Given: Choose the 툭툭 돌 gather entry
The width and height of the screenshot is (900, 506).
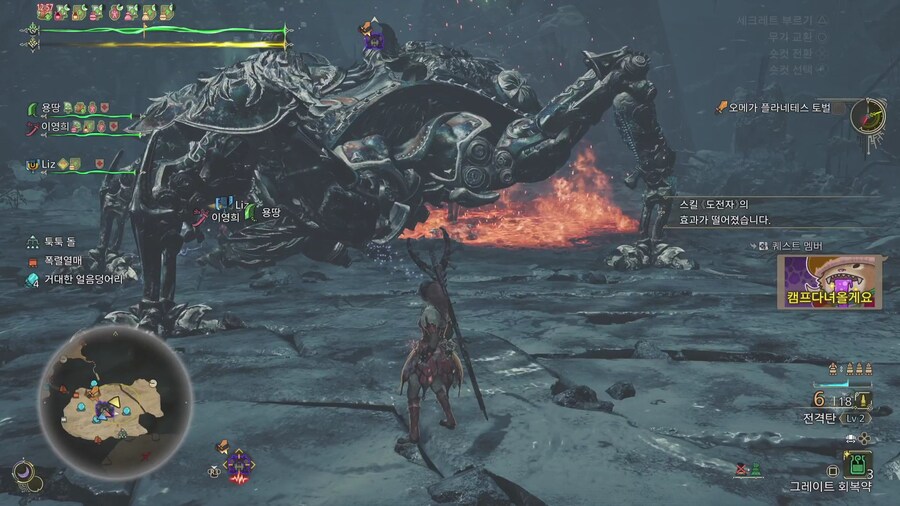Looking at the screenshot, I should click(x=59, y=241).
